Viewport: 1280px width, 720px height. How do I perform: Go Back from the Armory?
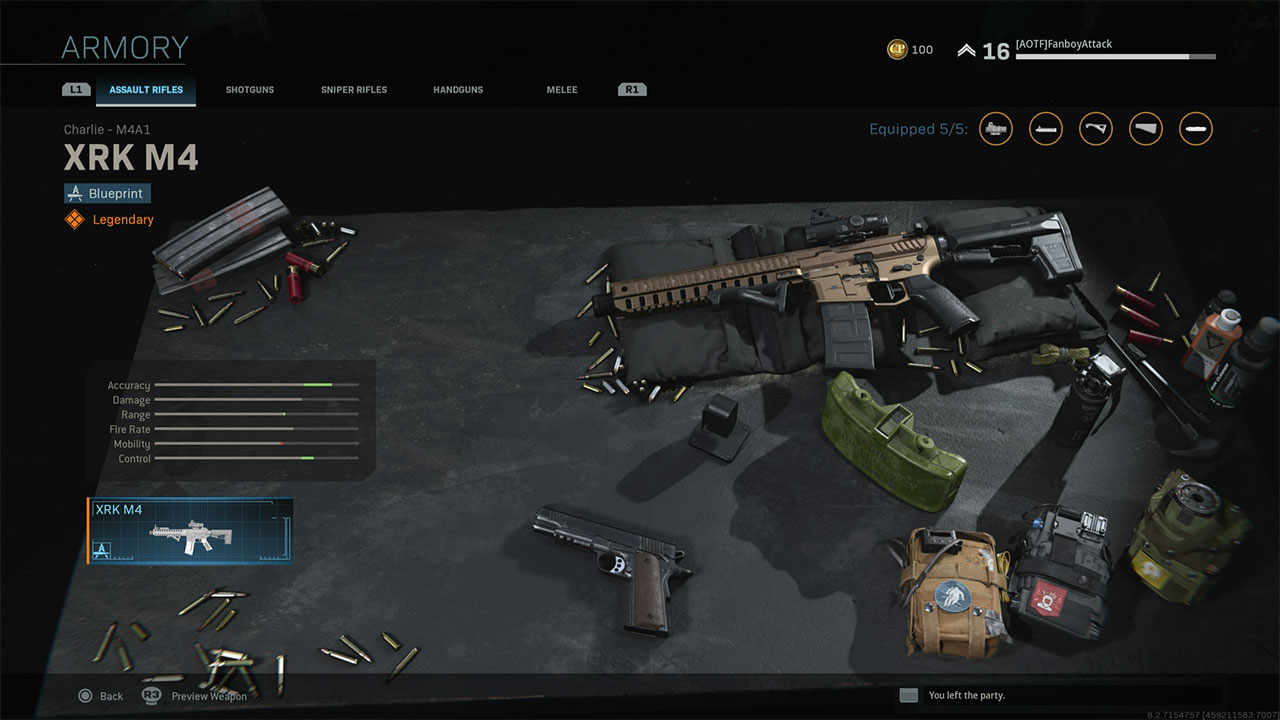[100, 696]
